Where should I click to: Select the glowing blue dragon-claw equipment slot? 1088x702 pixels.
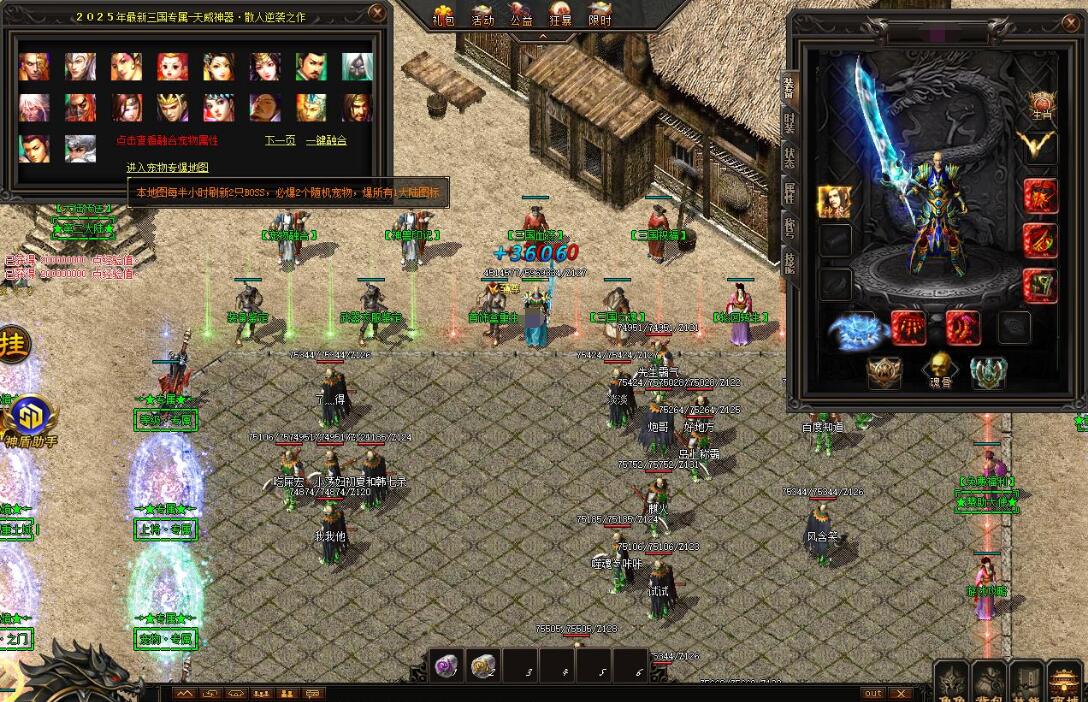(x=857, y=329)
